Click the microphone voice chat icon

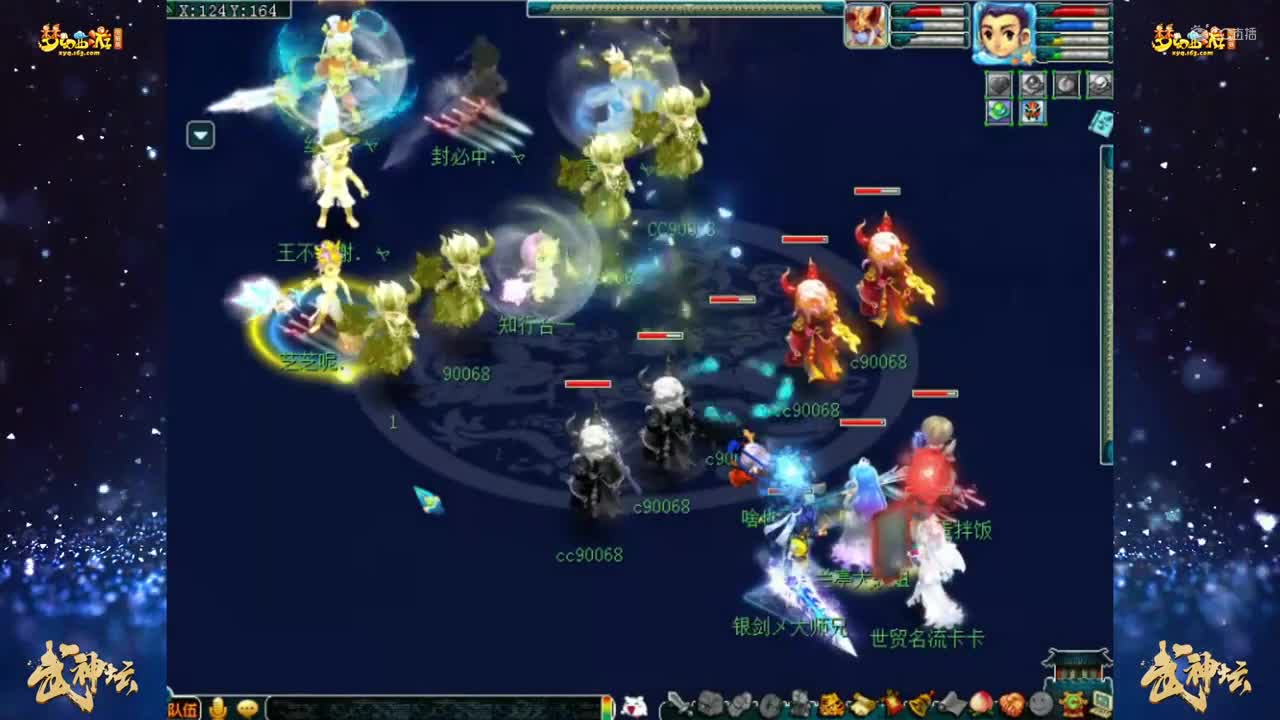pos(218,705)
